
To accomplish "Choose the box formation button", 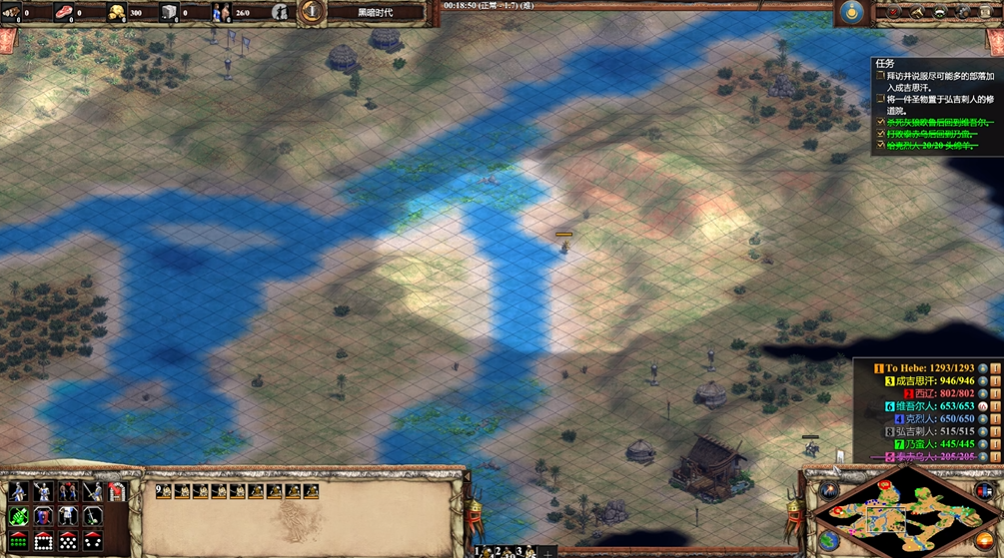I will (x=43, y=541).
